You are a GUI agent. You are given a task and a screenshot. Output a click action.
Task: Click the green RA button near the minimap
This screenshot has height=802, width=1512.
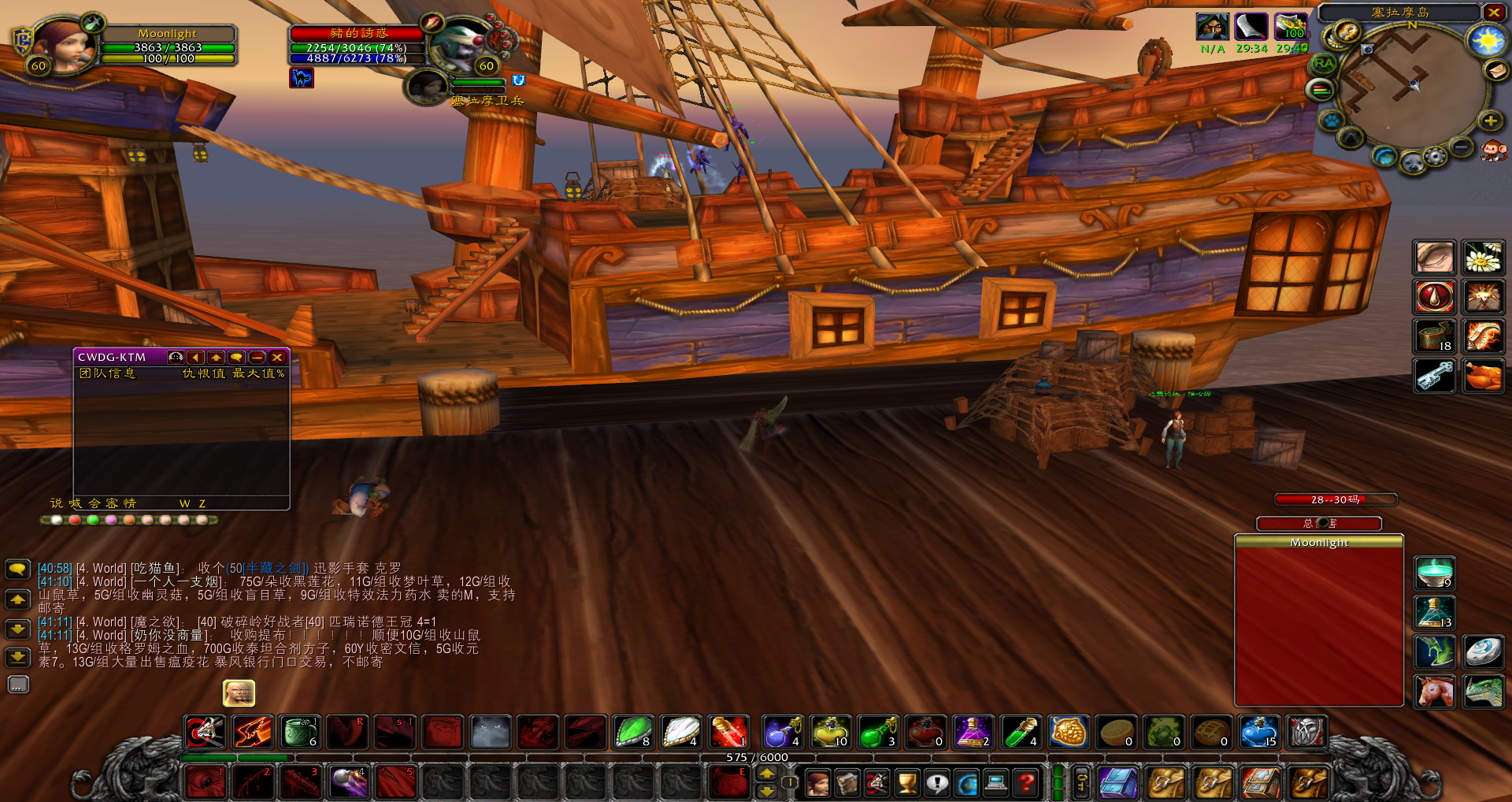pyautogui.click(x=1323, y=63)
